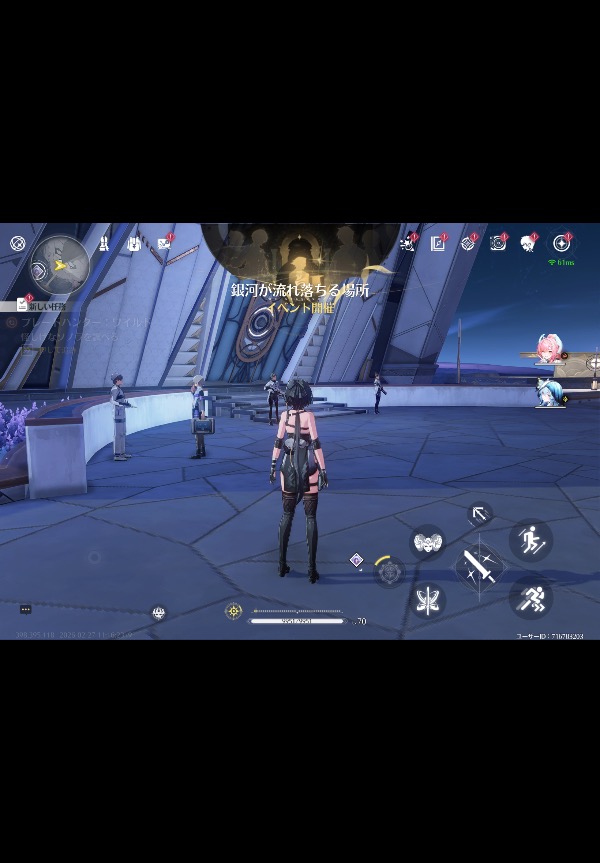The width and height of the screenshot is (600, 863).
Task: Open the chibi character face icon
Action: [528, 243]
